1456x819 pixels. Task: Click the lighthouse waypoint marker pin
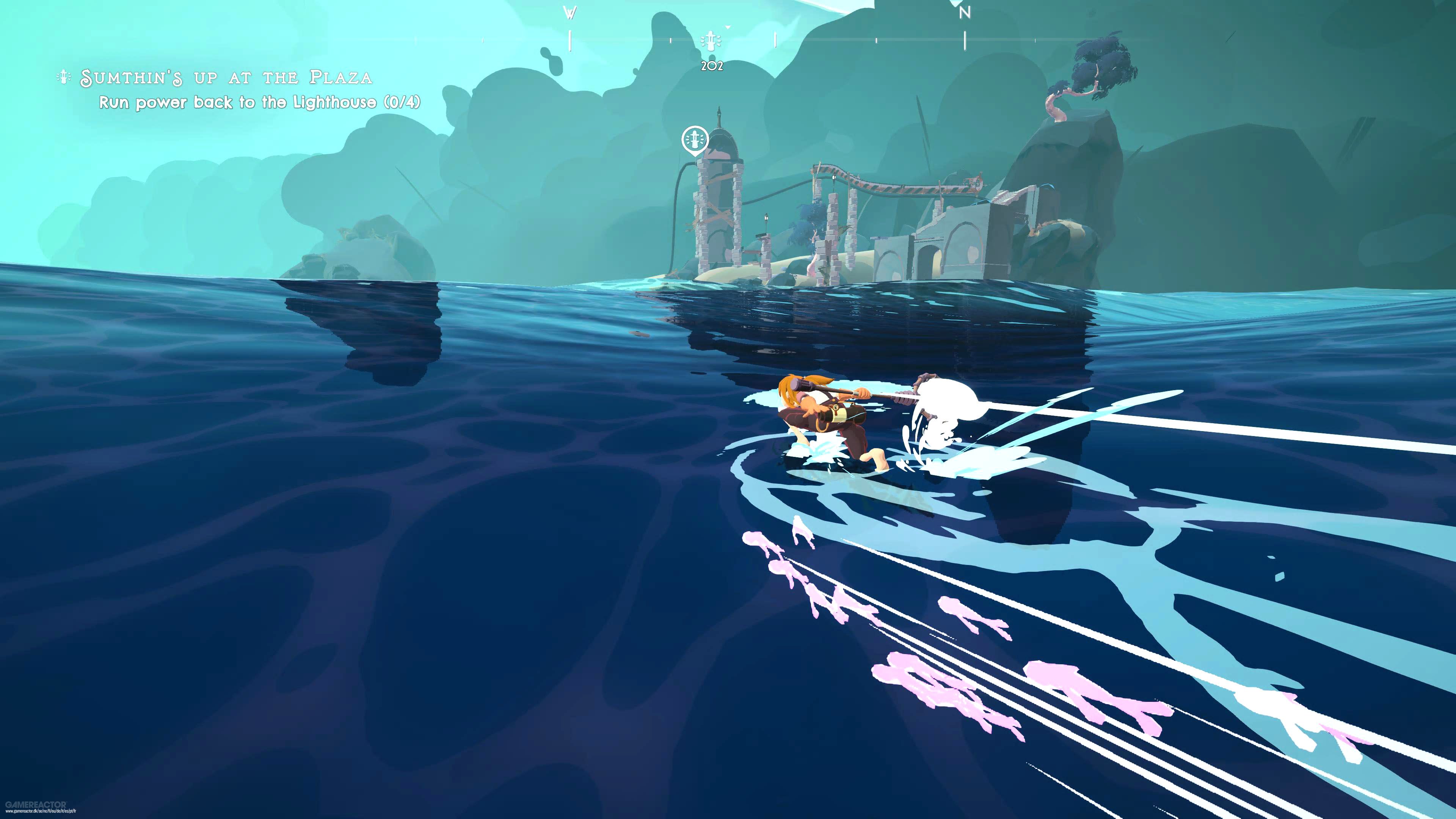click(x=695, y=139)
